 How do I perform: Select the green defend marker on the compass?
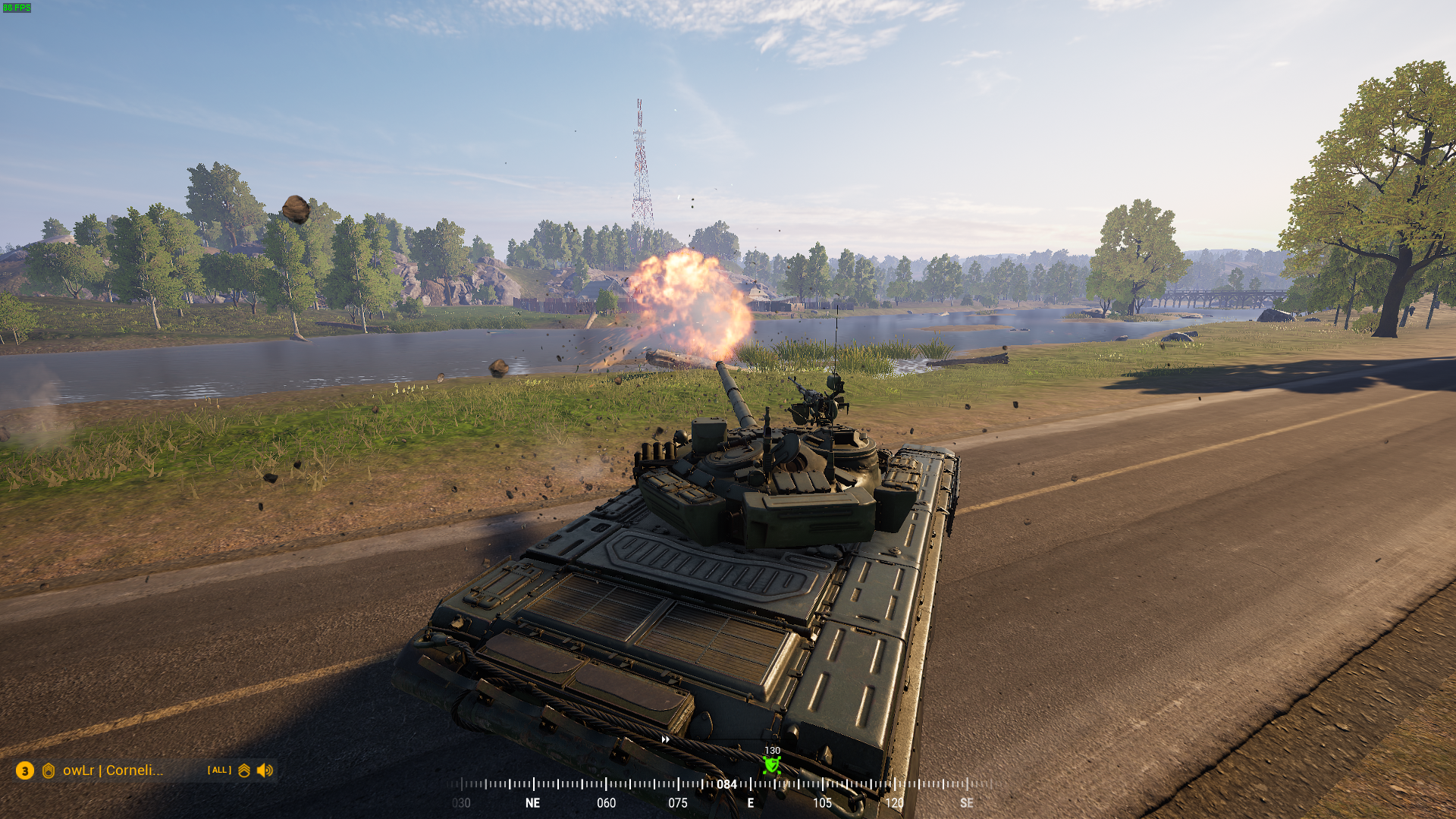pos(772,765)
